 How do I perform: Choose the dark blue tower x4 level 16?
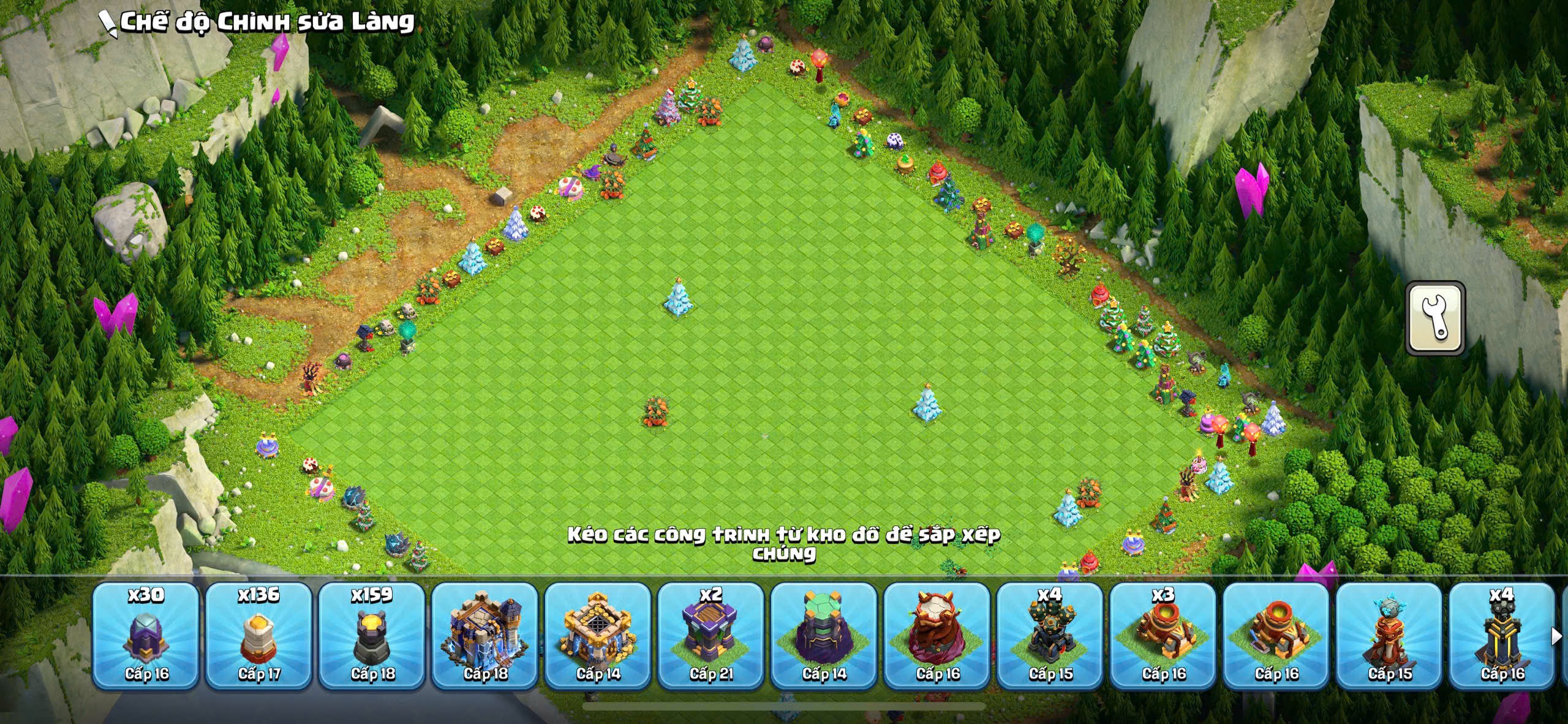click(x=1502, y=636)
